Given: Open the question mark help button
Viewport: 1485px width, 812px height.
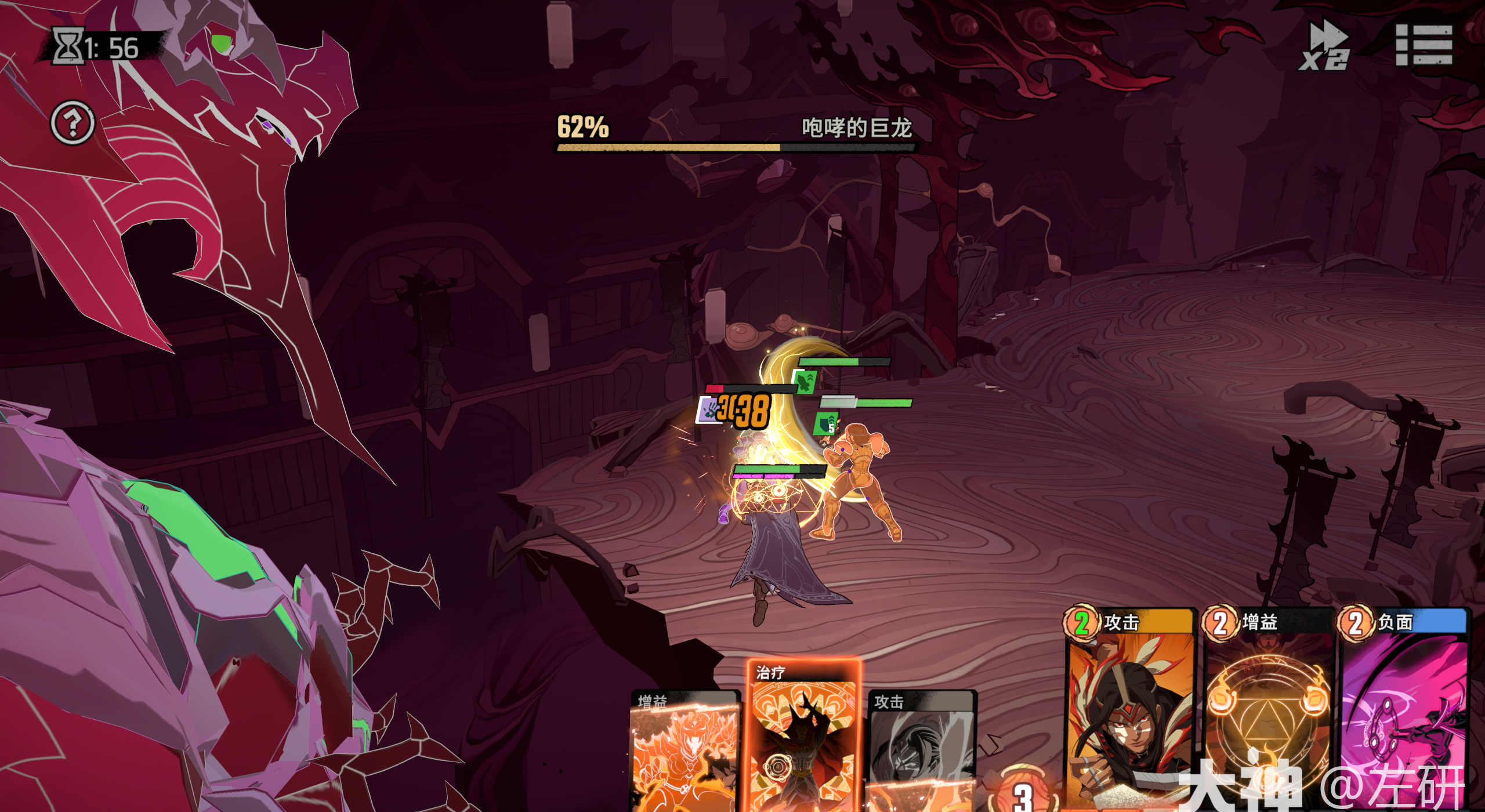Looking at the screenshot, I should 73,122.
